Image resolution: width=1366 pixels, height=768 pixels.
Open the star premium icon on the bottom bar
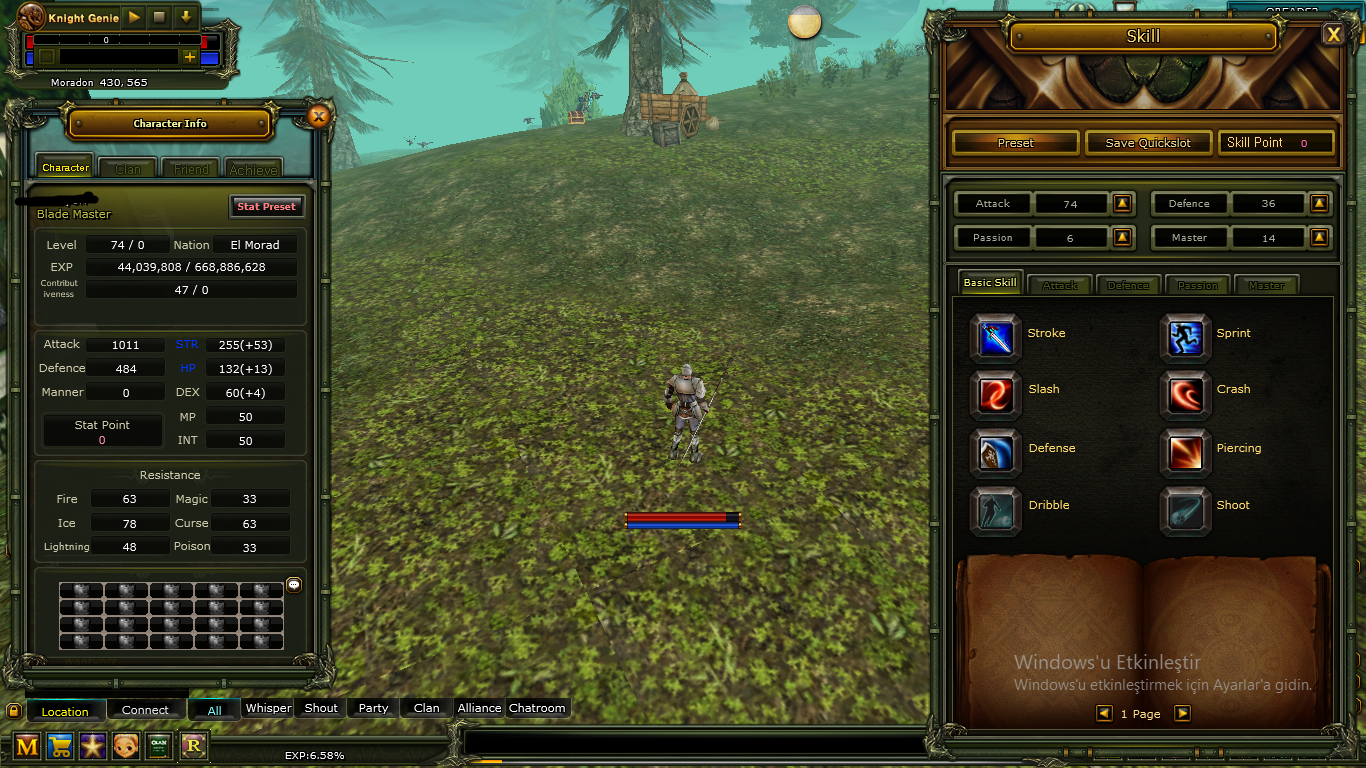coord(93,746)
